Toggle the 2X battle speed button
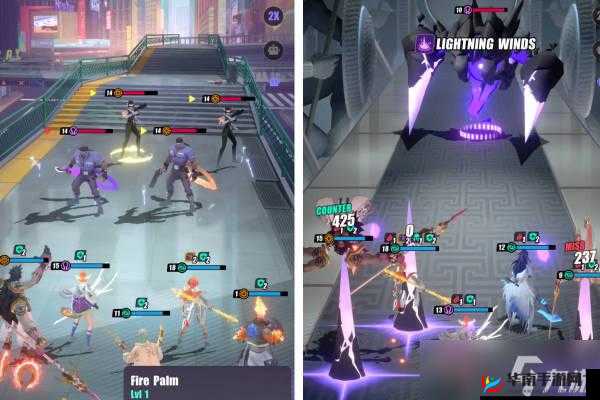Viewport: 600px width, 400px height. point(273,16)
